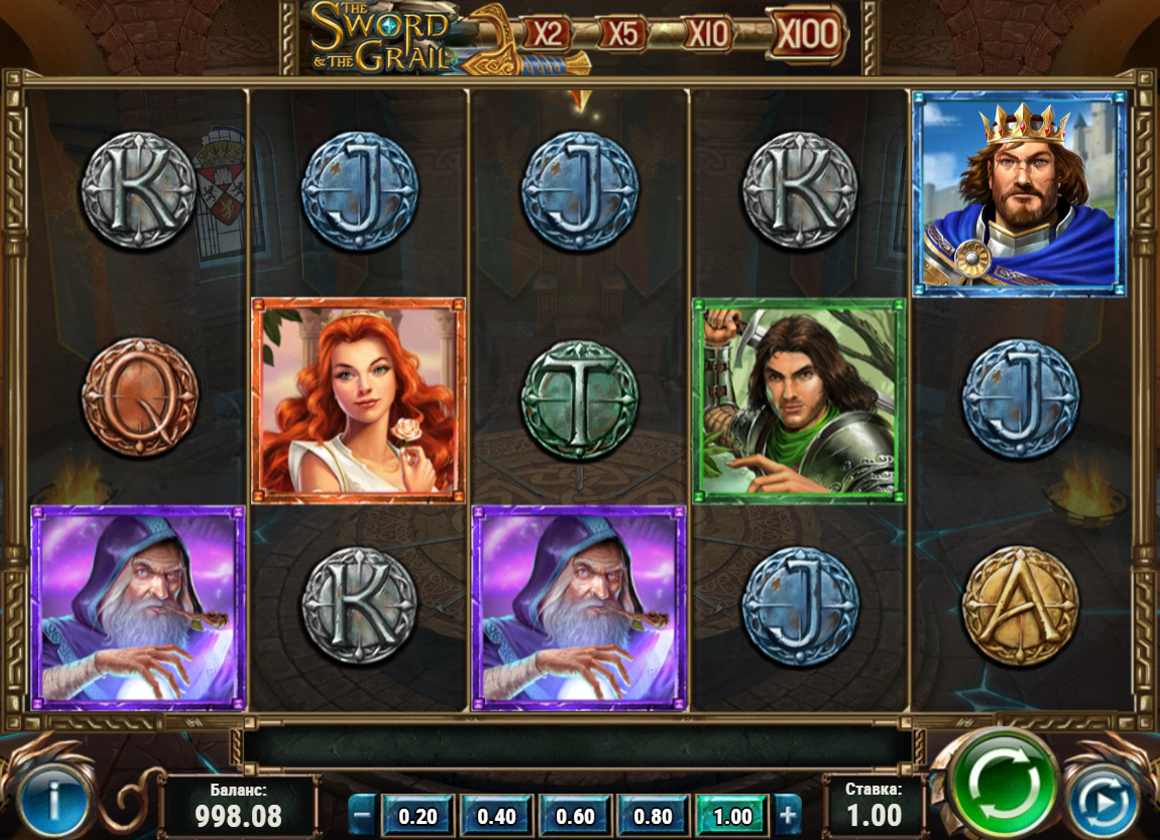This screenshot has width=1160, height=840.
Task: Pick the 1.00 bet option
Action: point(731,815)
